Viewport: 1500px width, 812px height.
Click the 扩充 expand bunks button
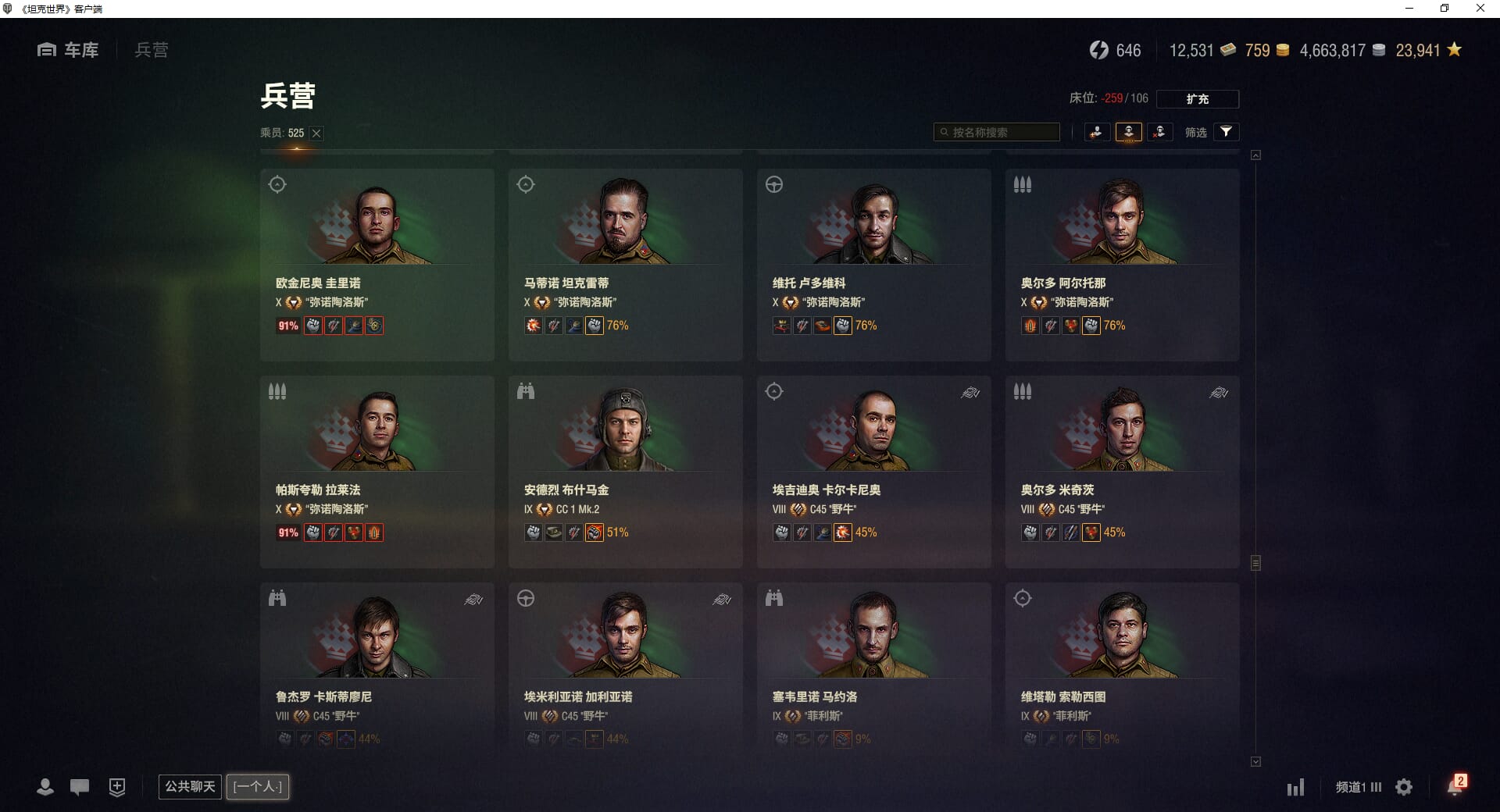[x=1197, y=99]
